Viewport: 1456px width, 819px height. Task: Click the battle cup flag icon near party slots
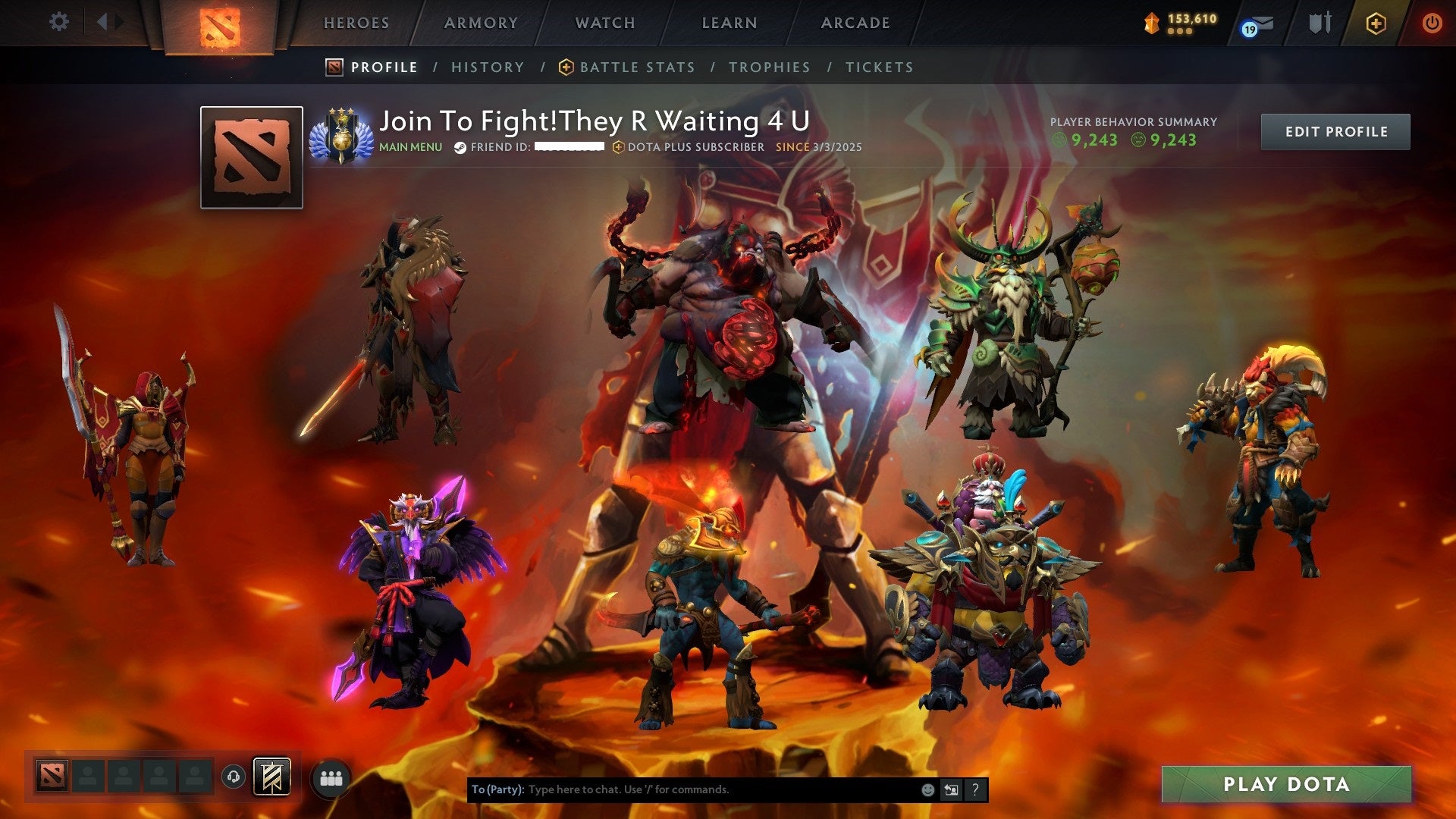point(273,777)
